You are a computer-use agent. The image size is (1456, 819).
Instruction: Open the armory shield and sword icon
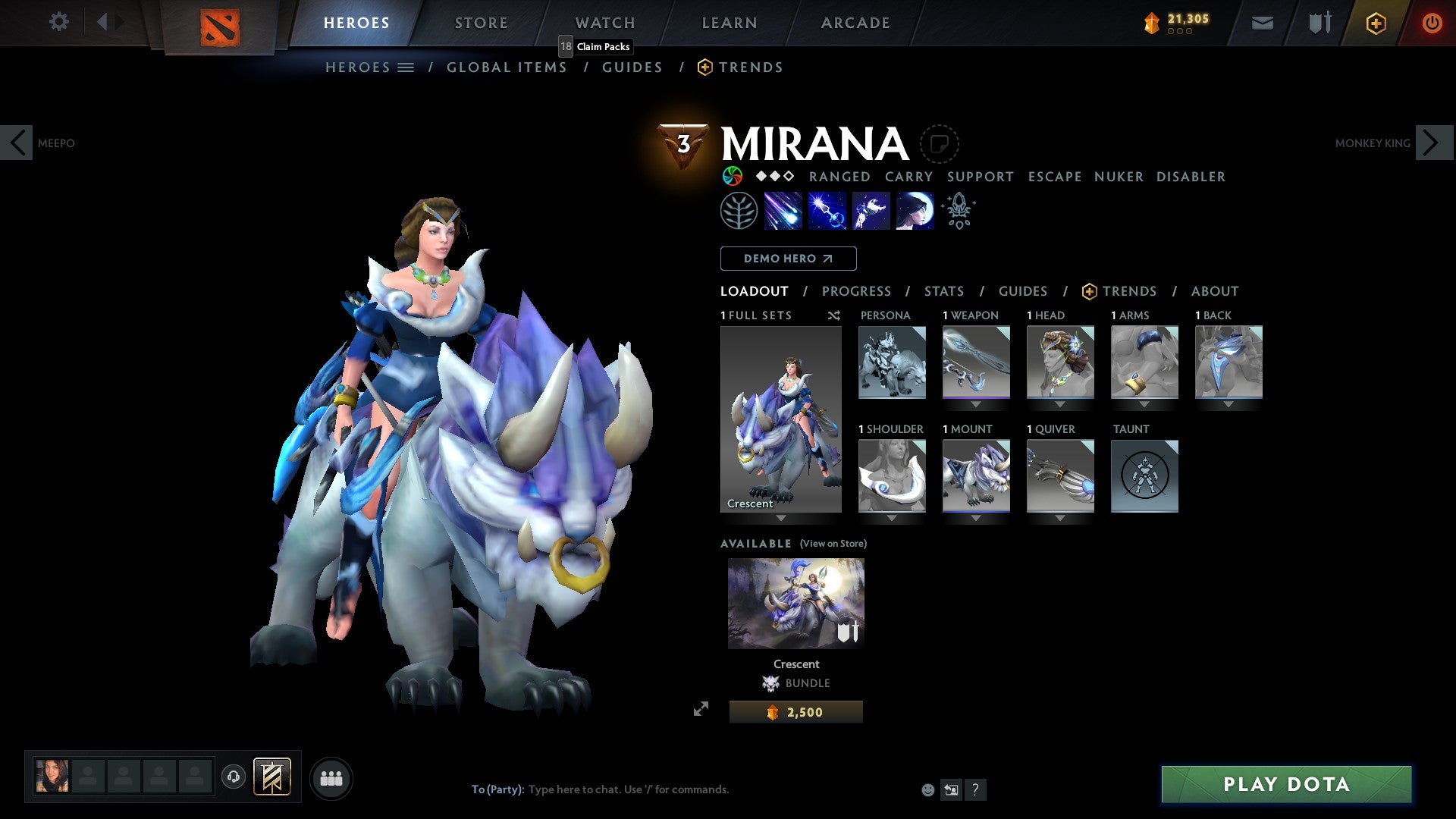1319,23
